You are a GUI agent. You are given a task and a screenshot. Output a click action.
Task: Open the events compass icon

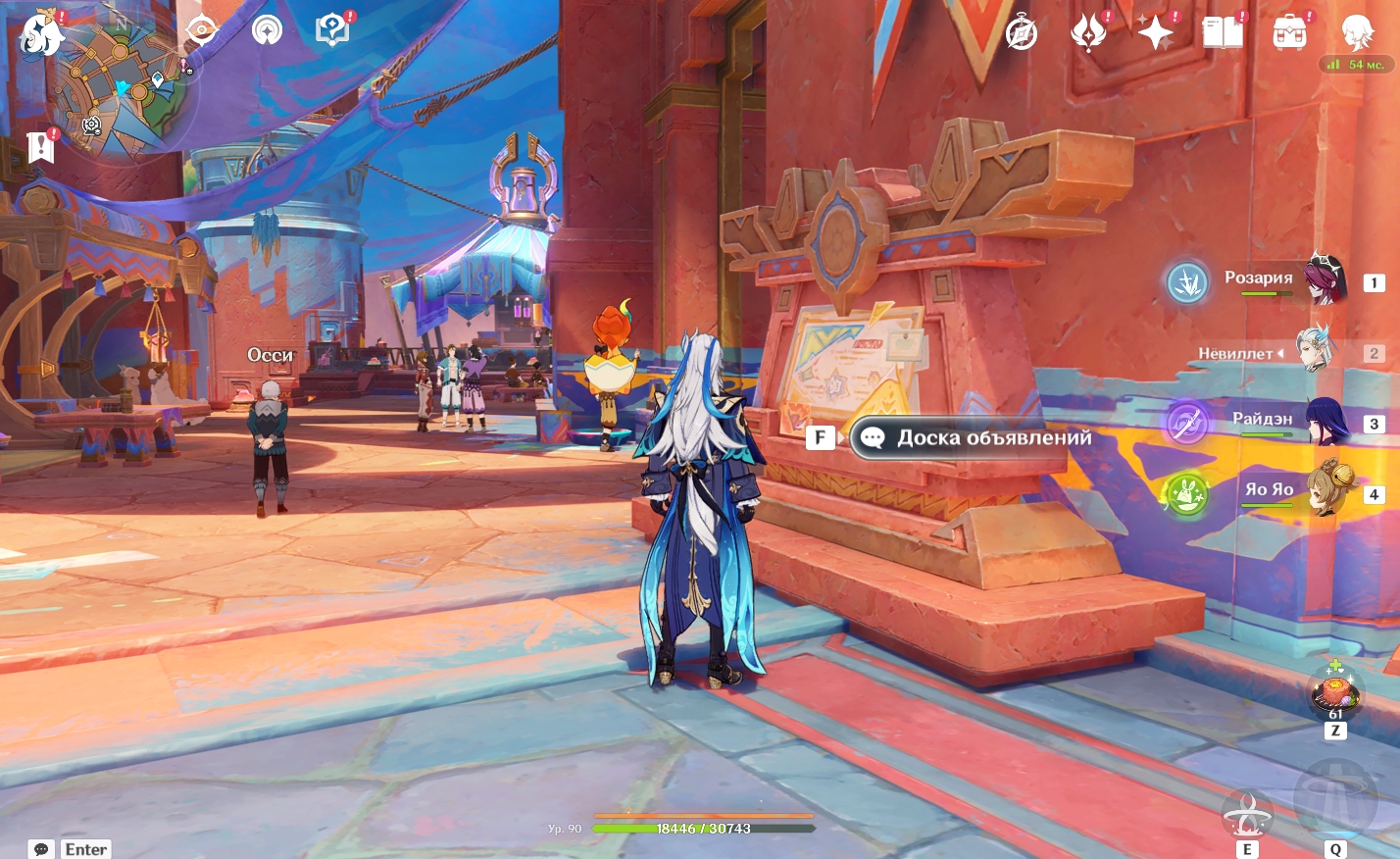1022,32
